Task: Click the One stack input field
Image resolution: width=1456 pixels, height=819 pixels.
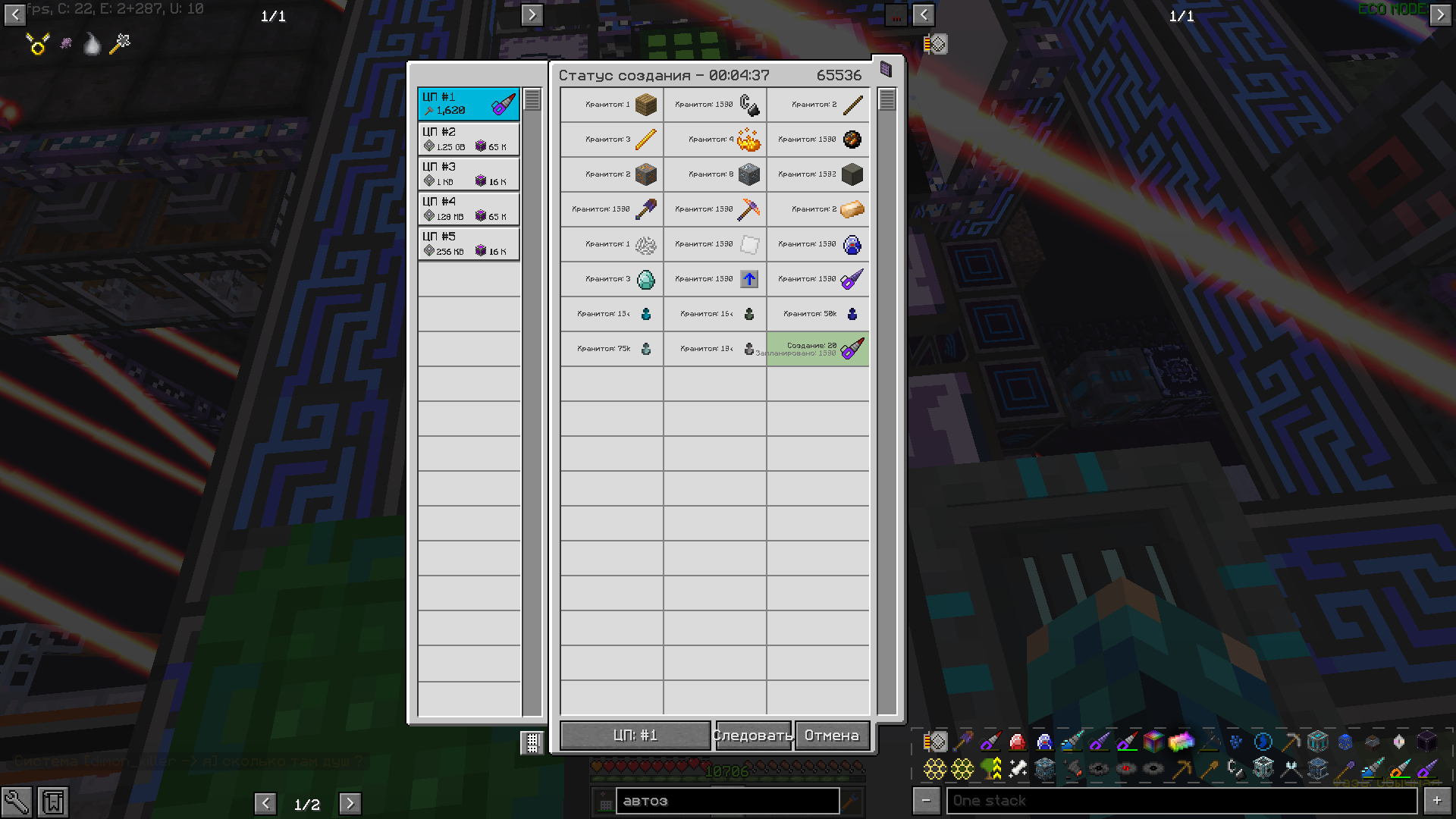Action: click(1180, 801)
